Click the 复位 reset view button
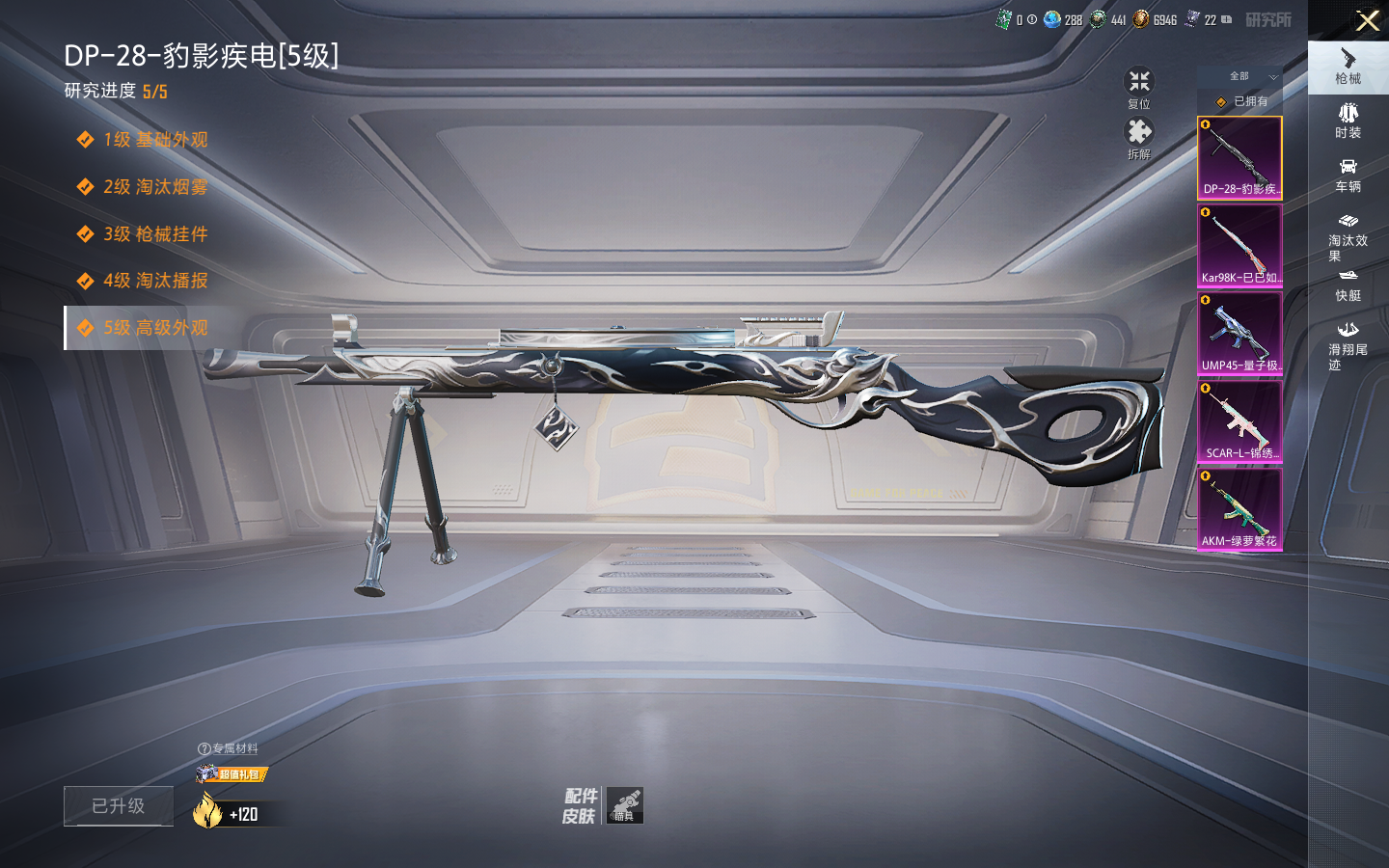Viewport: 1389px width, 868px height. pos(1139,87)
